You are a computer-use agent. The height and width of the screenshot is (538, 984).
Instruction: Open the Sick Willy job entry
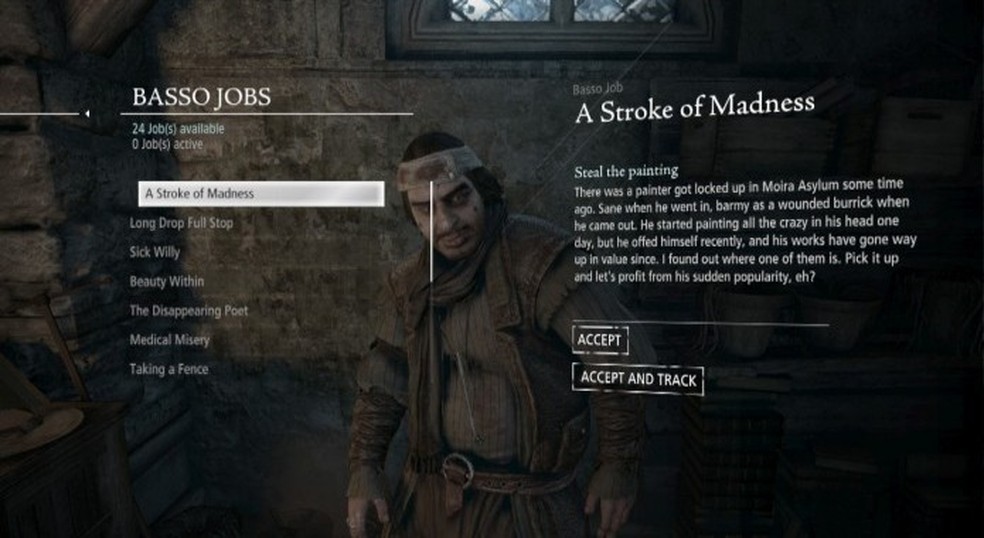[x=154, y=252]
